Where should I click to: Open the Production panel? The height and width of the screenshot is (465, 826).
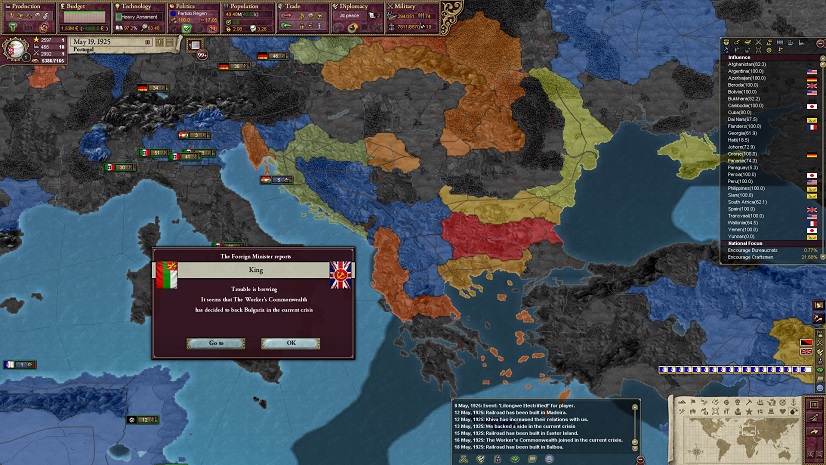pyautogui.click(x=27, y=6)
